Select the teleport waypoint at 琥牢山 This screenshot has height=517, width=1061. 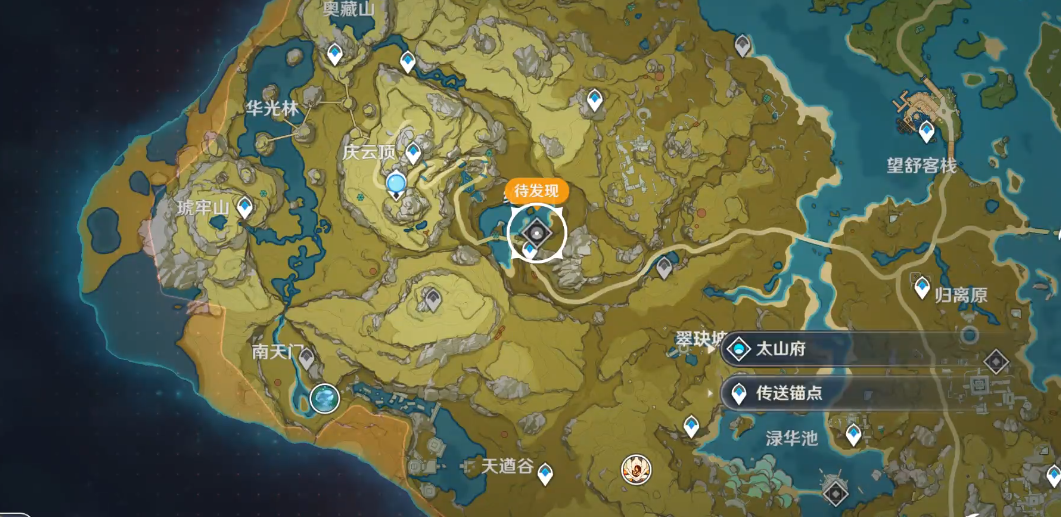coord(244,207)
